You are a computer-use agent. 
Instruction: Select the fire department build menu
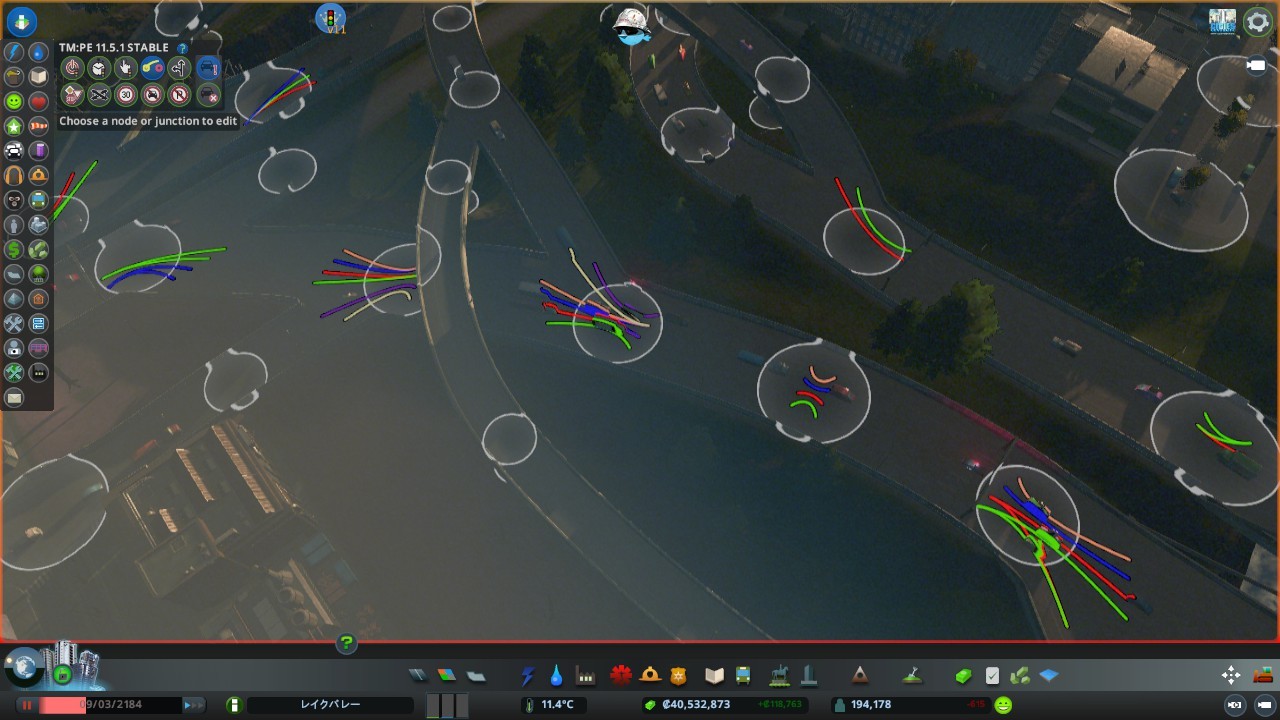[650, 676]
